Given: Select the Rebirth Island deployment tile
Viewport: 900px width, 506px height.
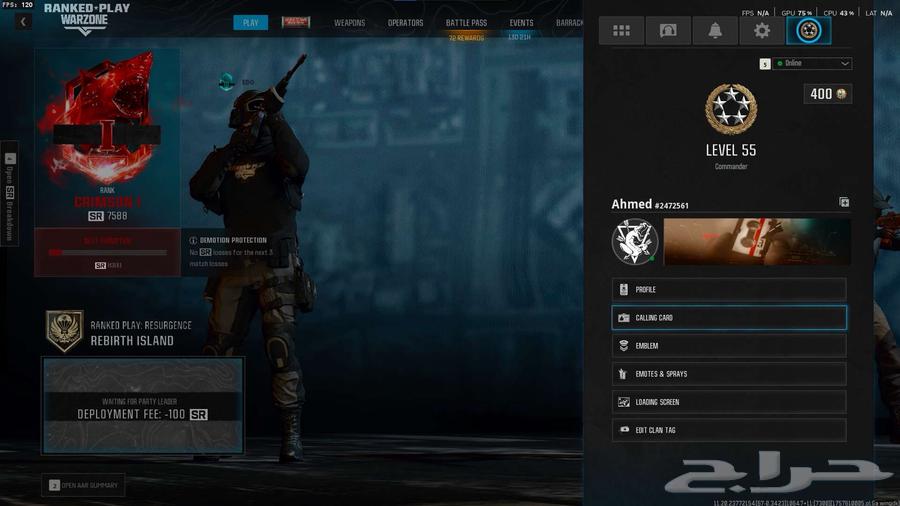Looking at the screenshot, I should pyautogui.click(x=142, y=405).
